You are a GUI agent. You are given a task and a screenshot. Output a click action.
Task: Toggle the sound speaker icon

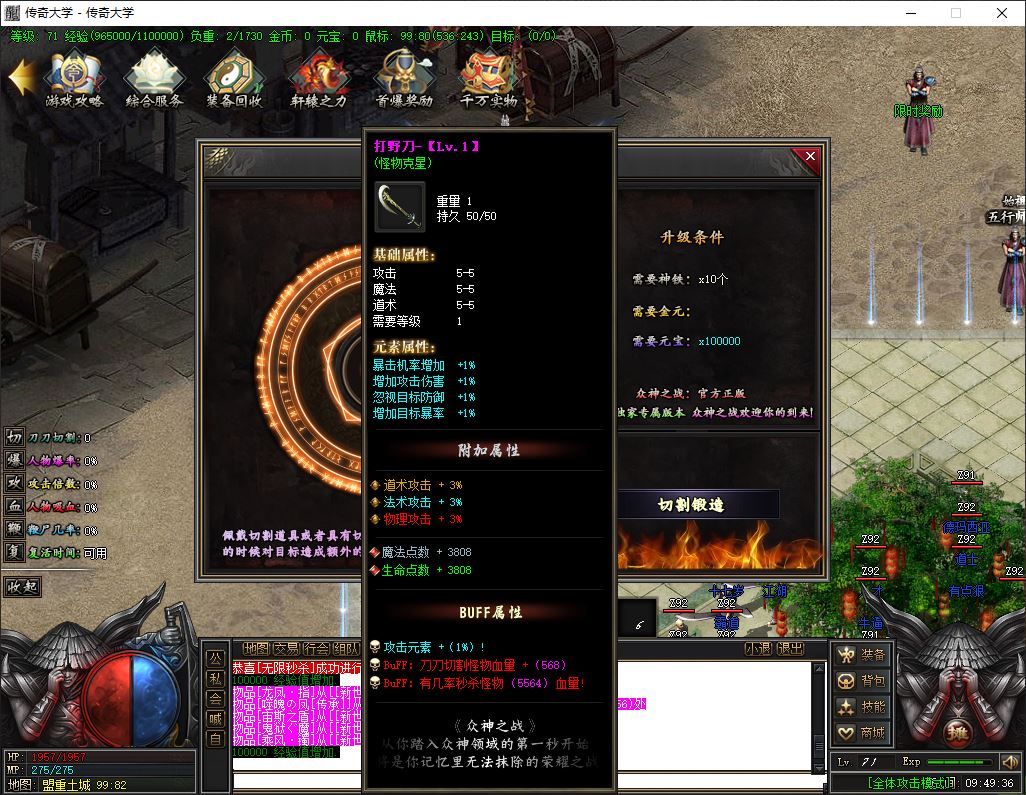tap(1009, 762)
